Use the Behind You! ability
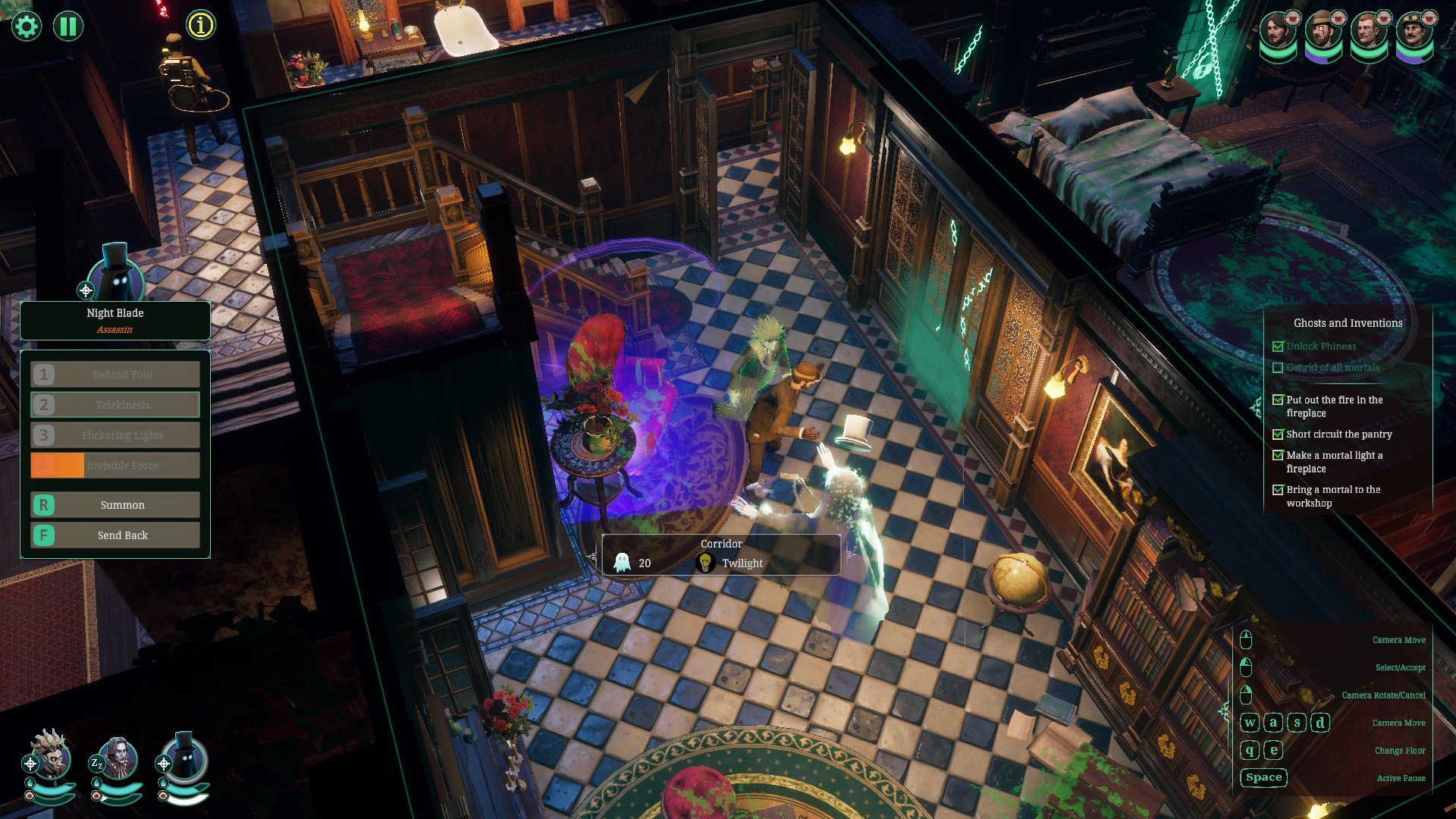1456x819 pixels. [x=115, y=375]
